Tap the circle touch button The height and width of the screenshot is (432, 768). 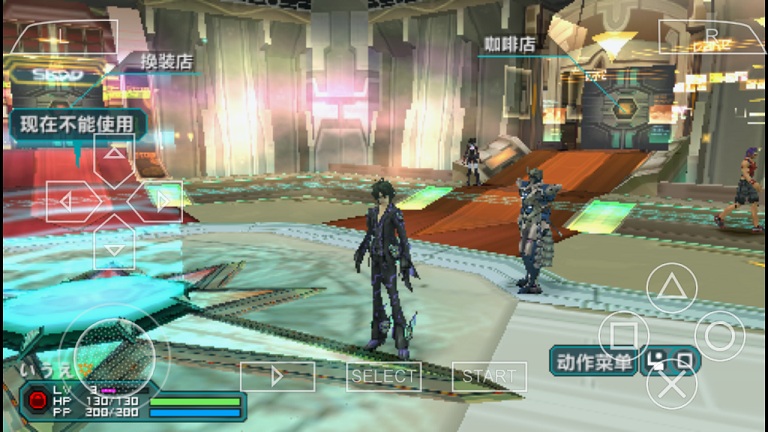(719, 336)
